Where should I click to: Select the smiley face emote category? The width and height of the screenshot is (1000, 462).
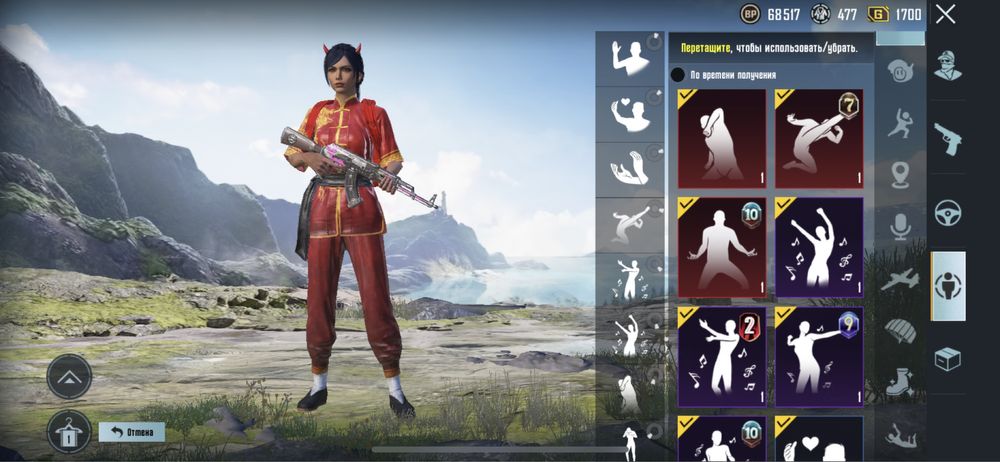901,72
